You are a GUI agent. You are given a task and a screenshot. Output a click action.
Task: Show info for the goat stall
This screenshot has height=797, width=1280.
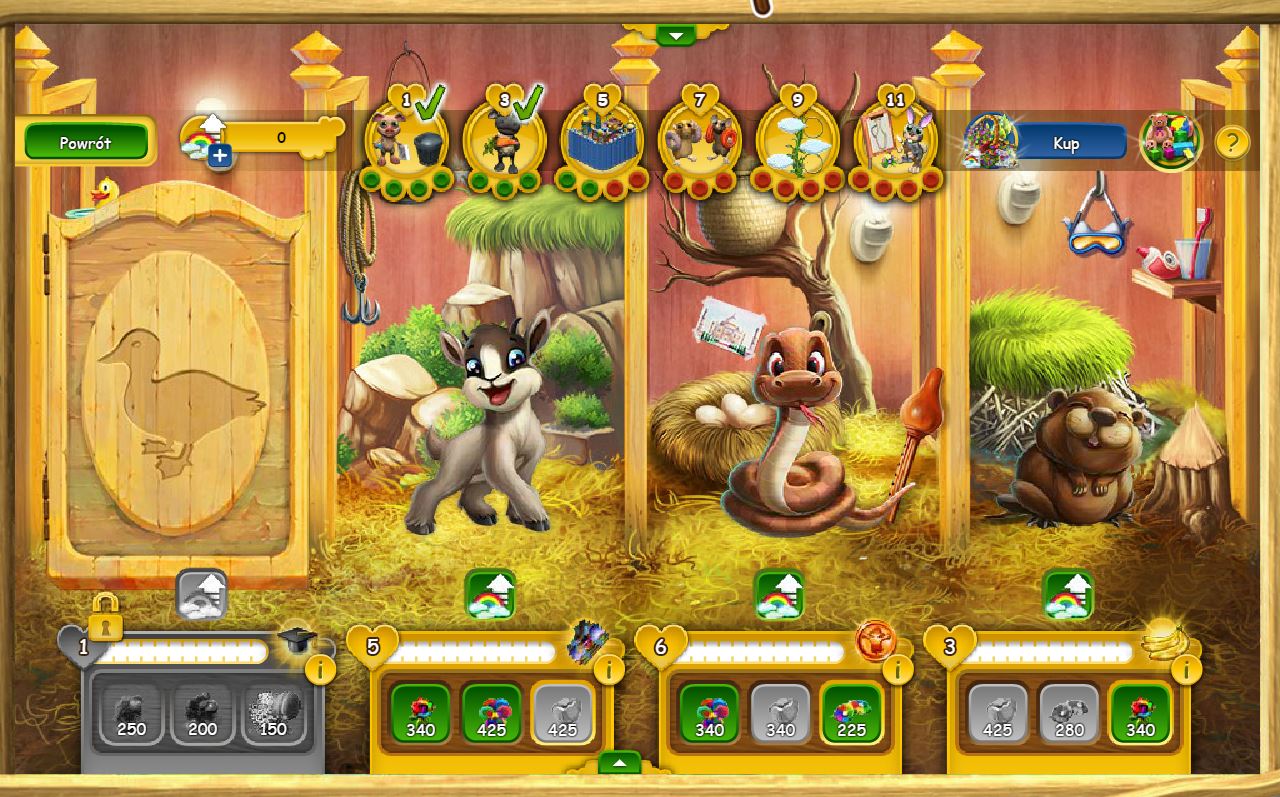(608, 669)
